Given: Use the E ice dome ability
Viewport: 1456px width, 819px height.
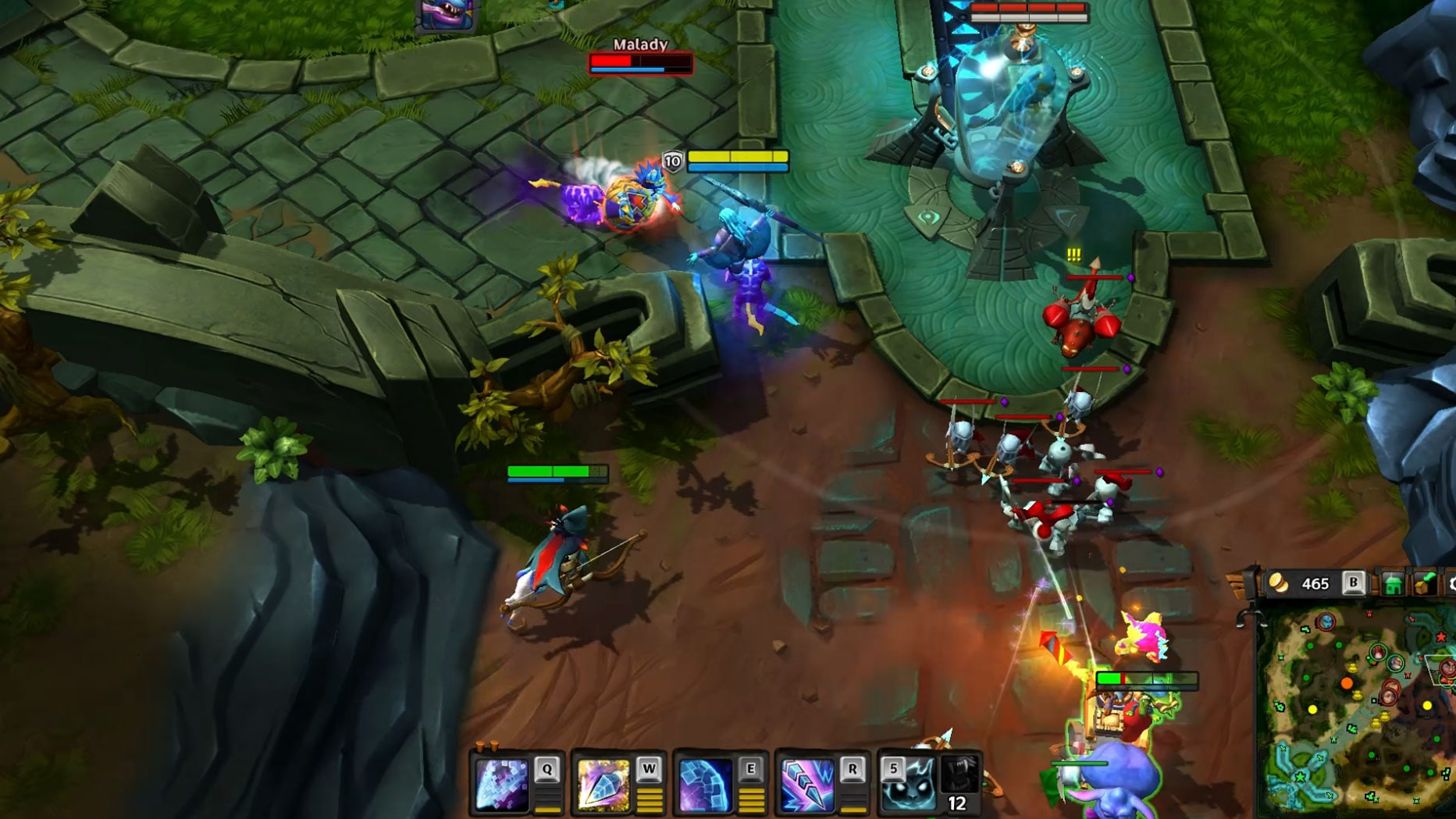Looking at the screenshot, I should (705, 784).
